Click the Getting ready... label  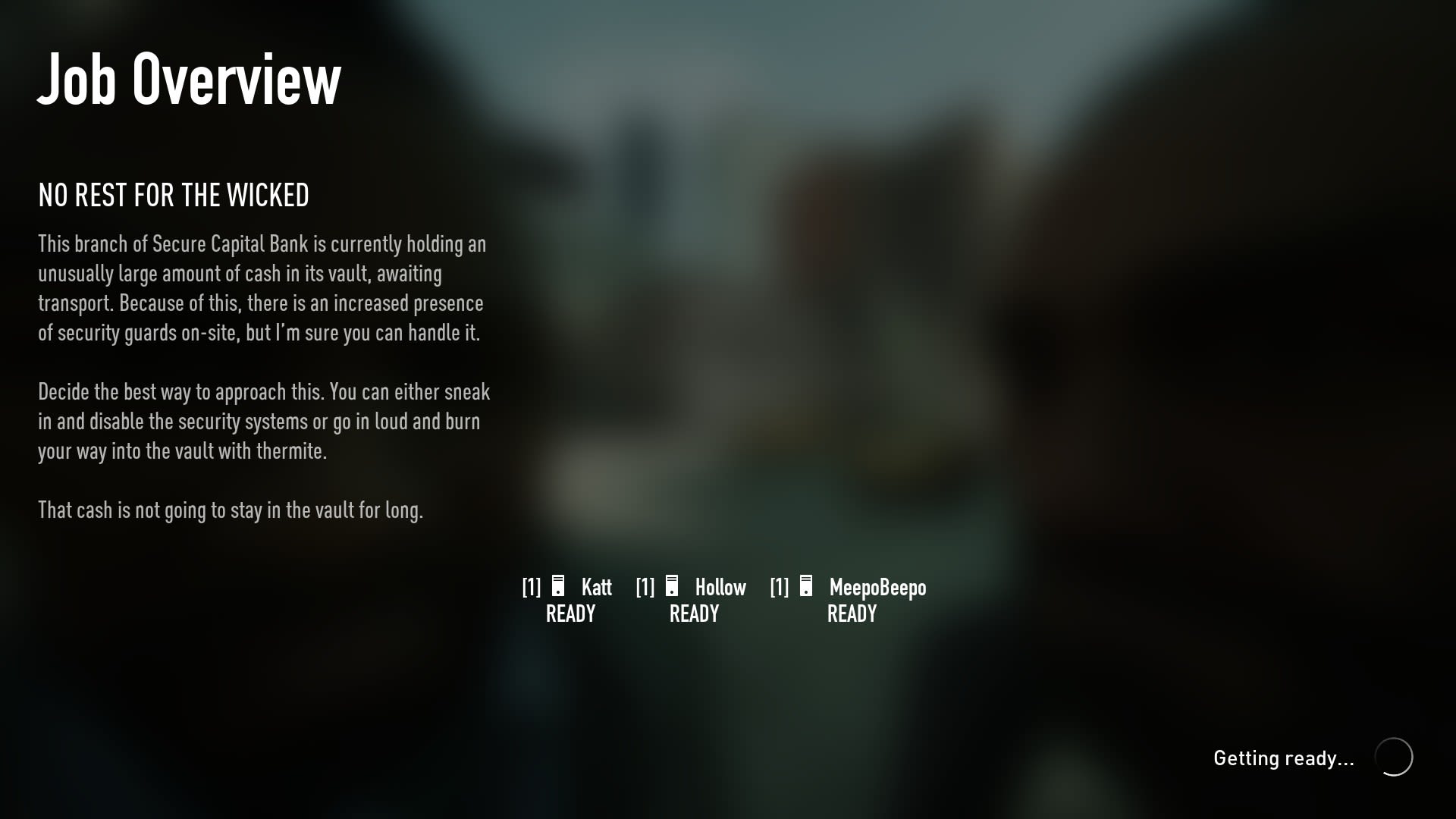1285,757
